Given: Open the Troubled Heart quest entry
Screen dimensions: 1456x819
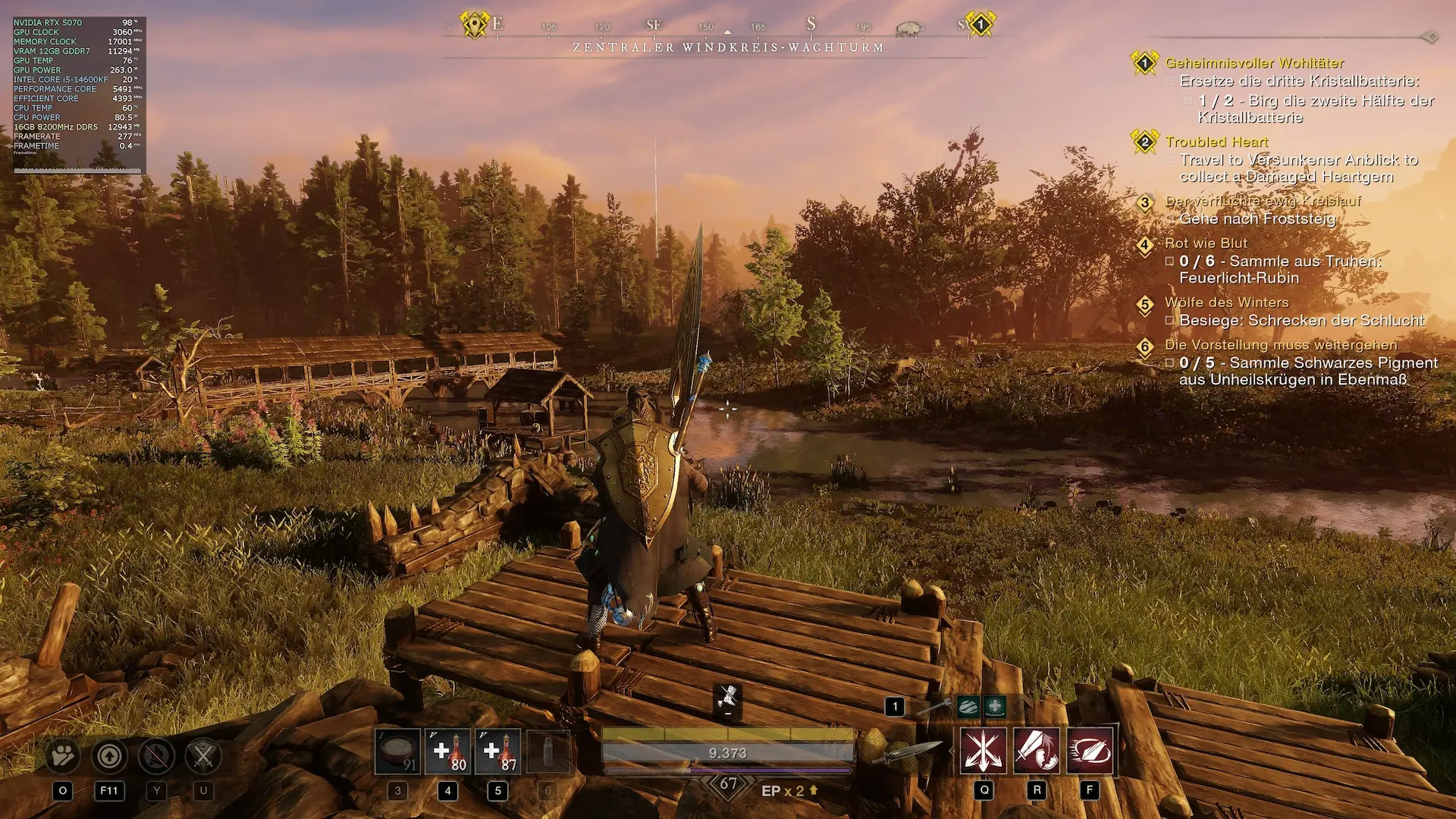Looking at the screenshot, I should pyautogui.click(x=1216, y=142).
